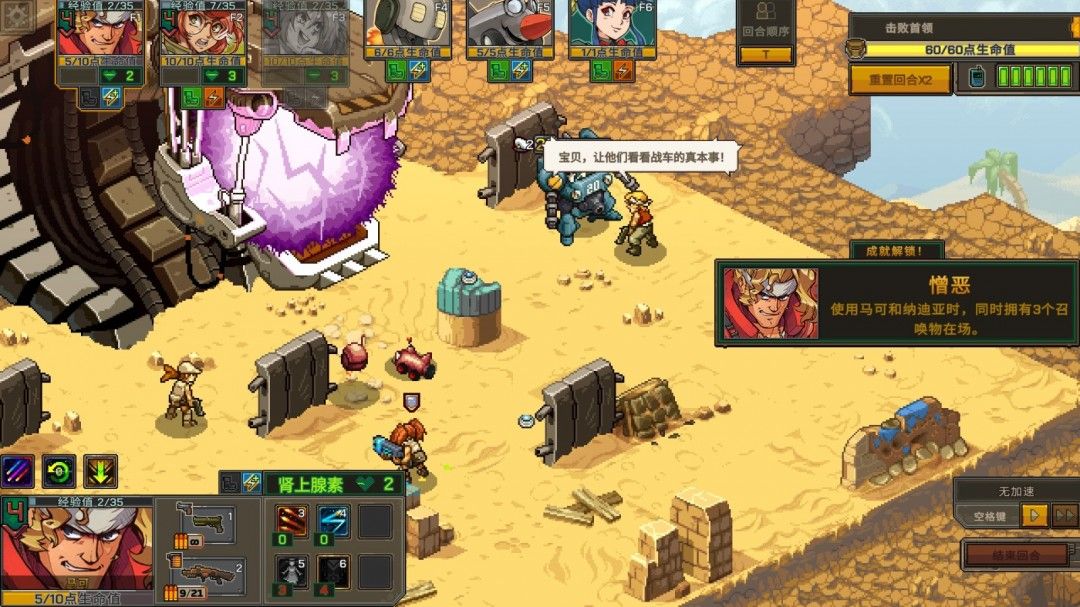Activate the fiery bullets skill numbered 3

click(291, 522)
